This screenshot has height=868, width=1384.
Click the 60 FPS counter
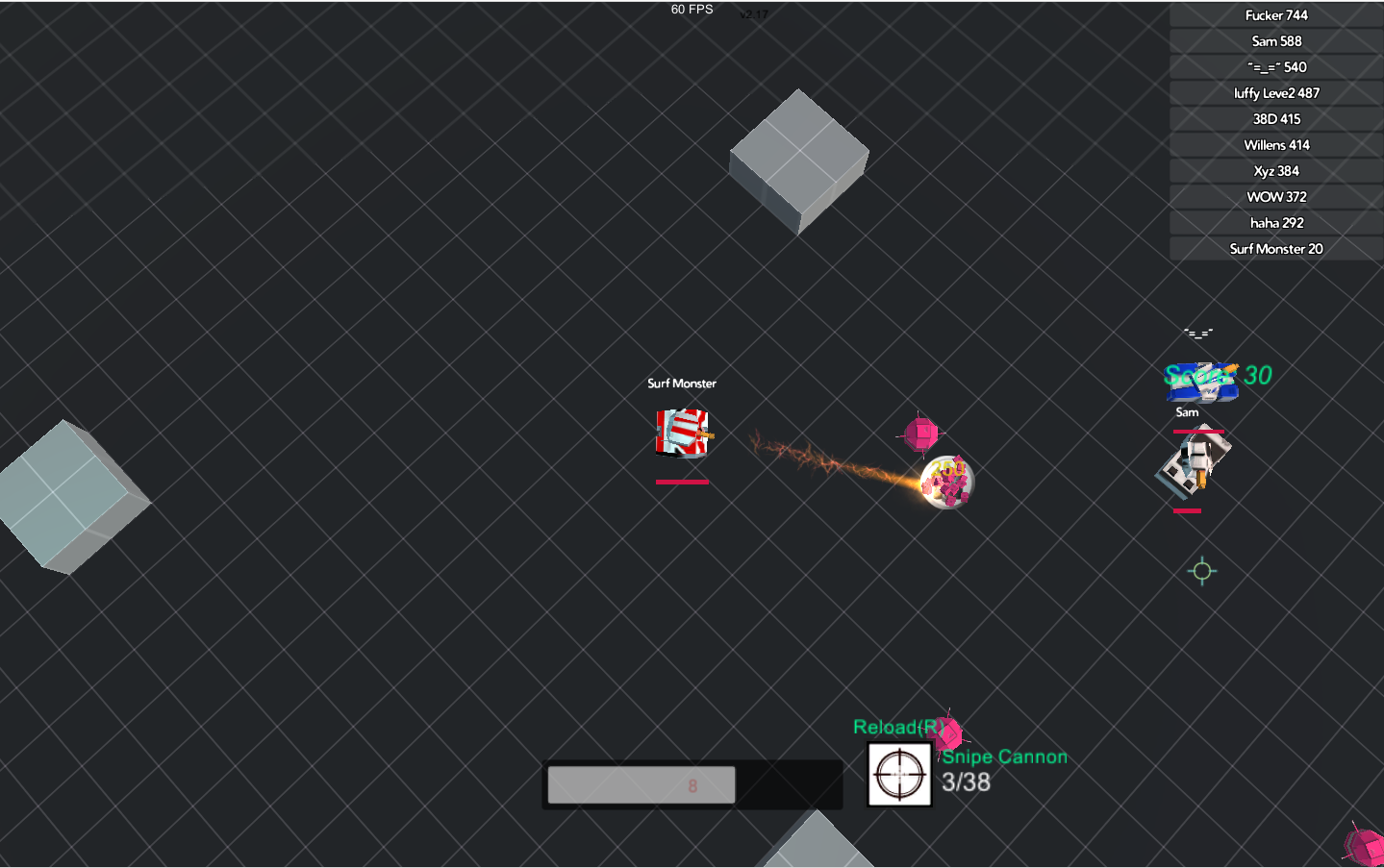pos(691,9)
